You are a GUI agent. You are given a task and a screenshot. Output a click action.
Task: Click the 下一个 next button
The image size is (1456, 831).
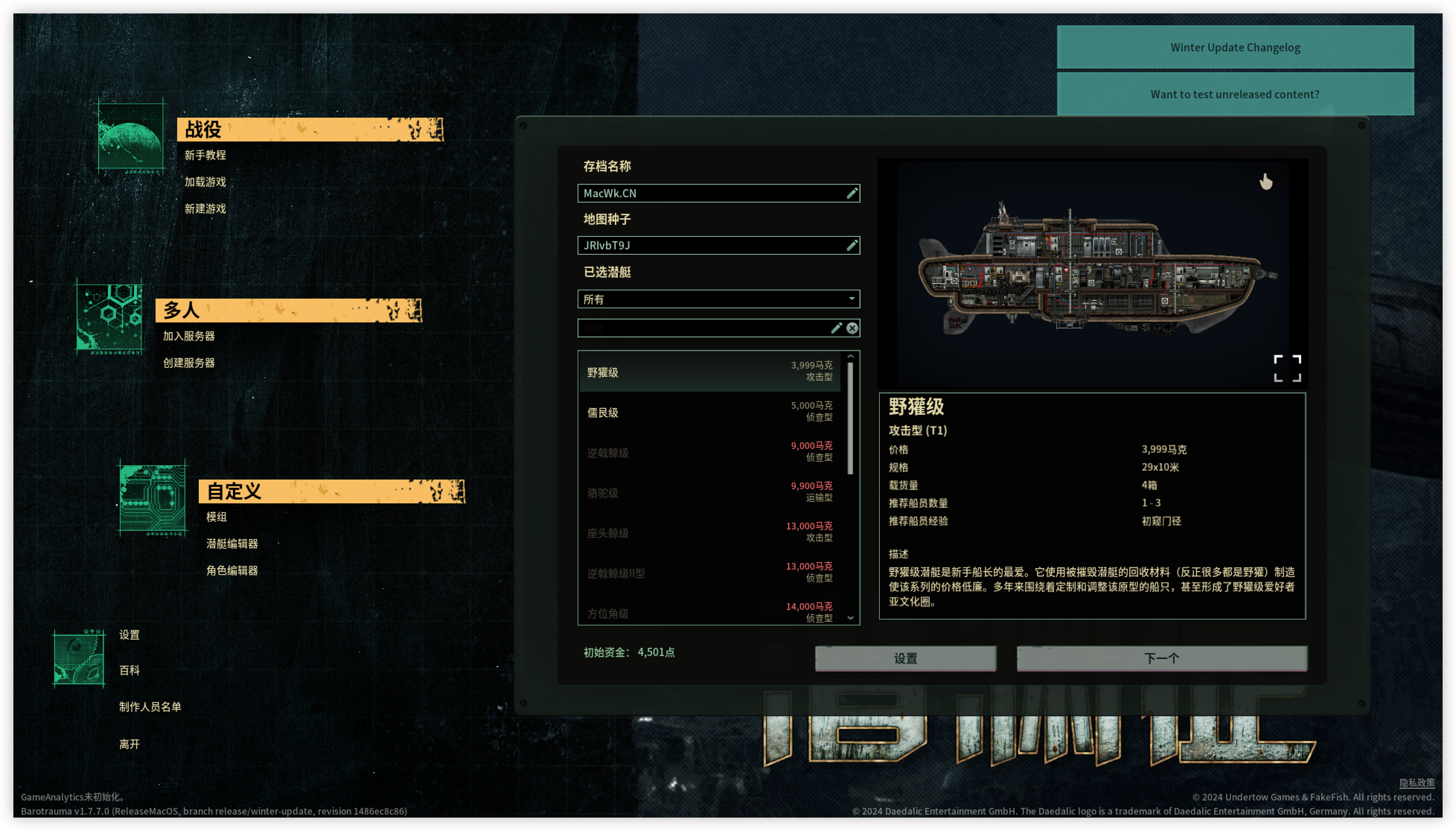[x=1162, y=658]
